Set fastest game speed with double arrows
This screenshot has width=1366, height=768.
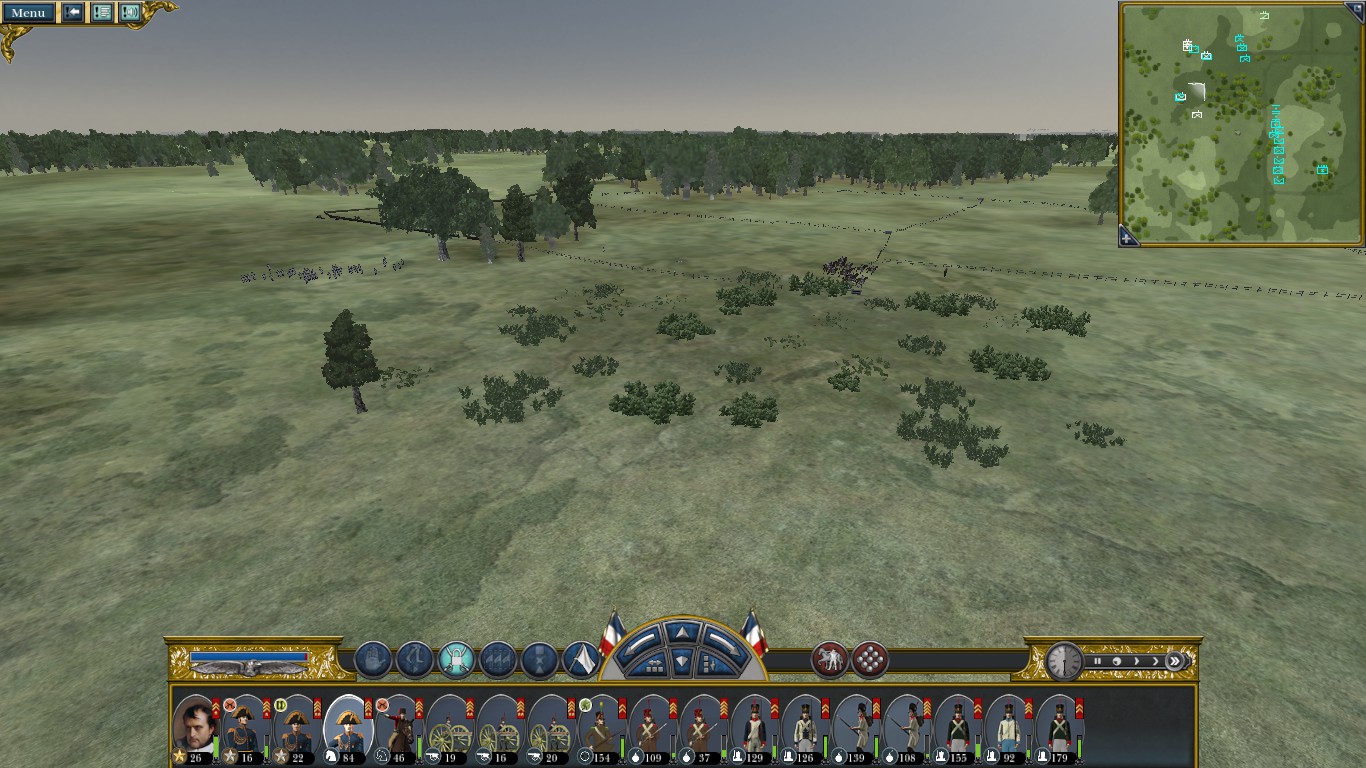pos(1175,661)
